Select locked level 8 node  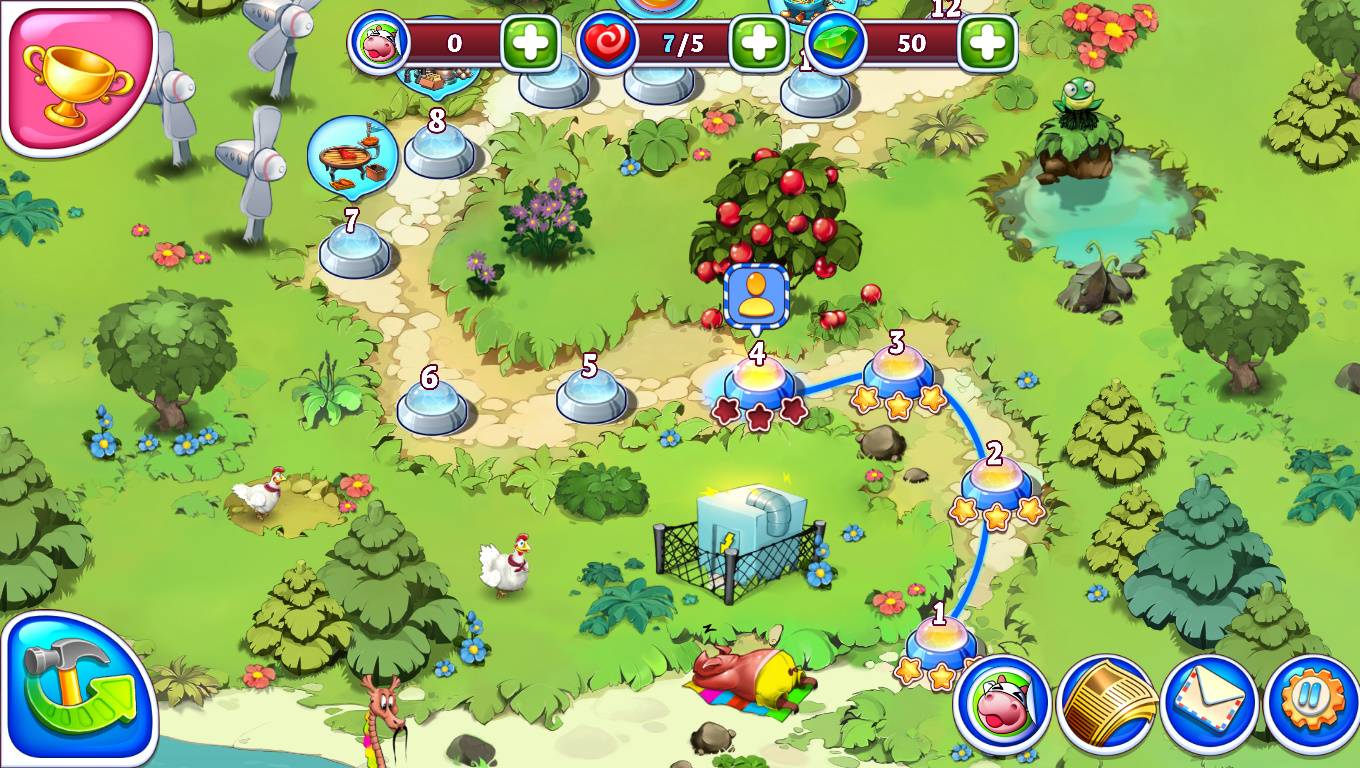coord(439,151)
